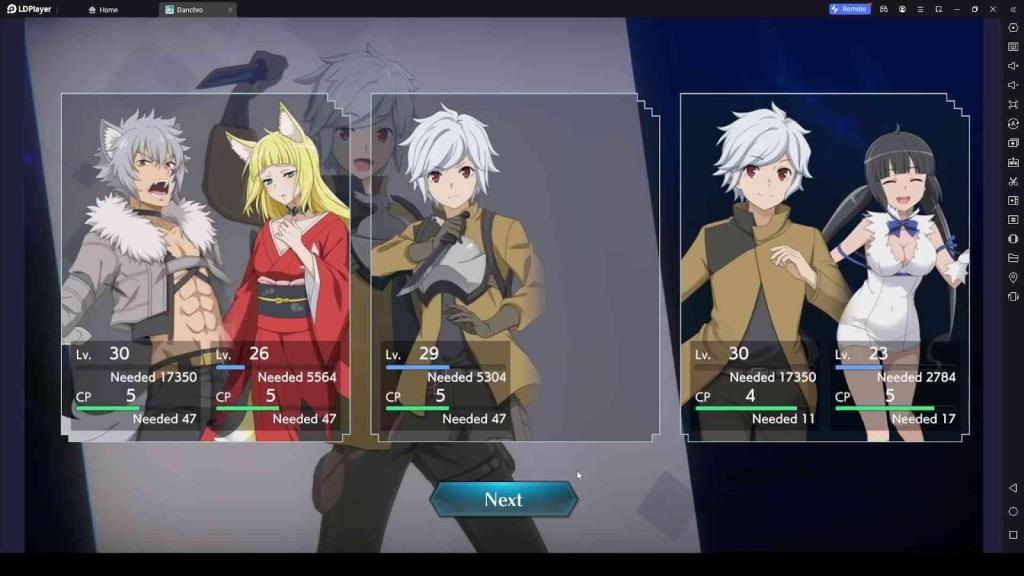
Task: Close the Danchro tab
Action: click(230, 9)
